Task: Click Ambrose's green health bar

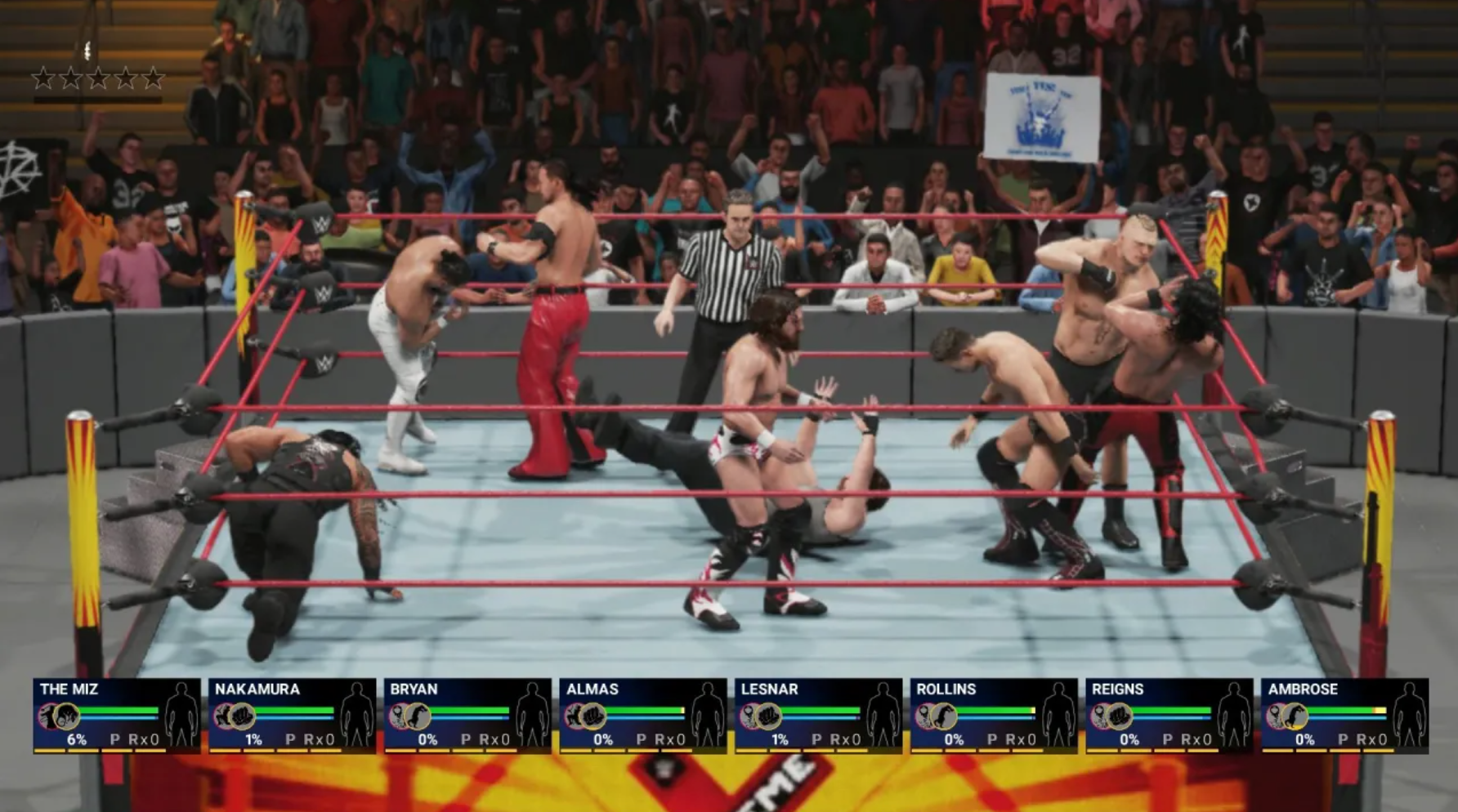Action: [x=1340, y=708]
